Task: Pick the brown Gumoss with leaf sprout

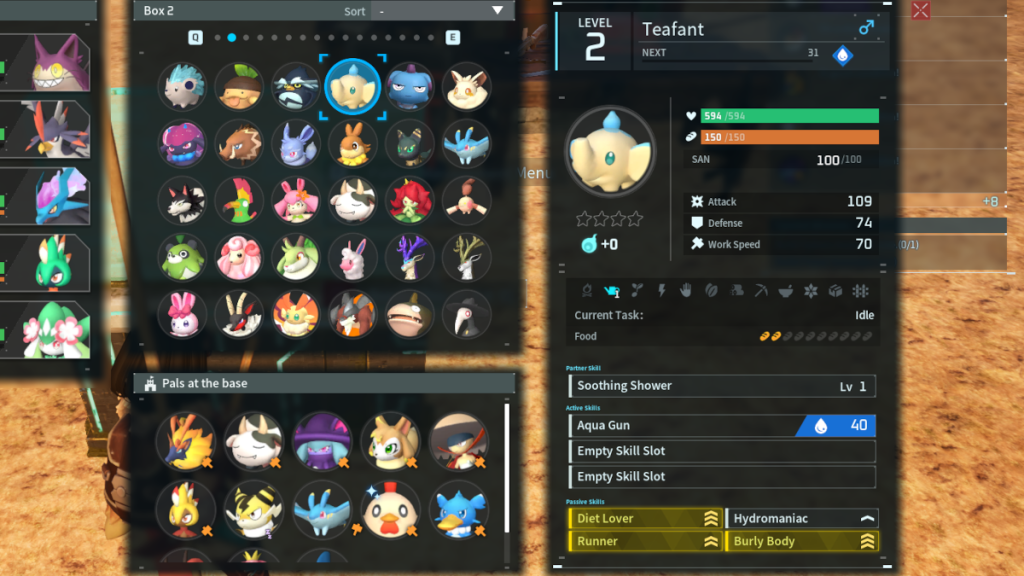Action: 239,87
